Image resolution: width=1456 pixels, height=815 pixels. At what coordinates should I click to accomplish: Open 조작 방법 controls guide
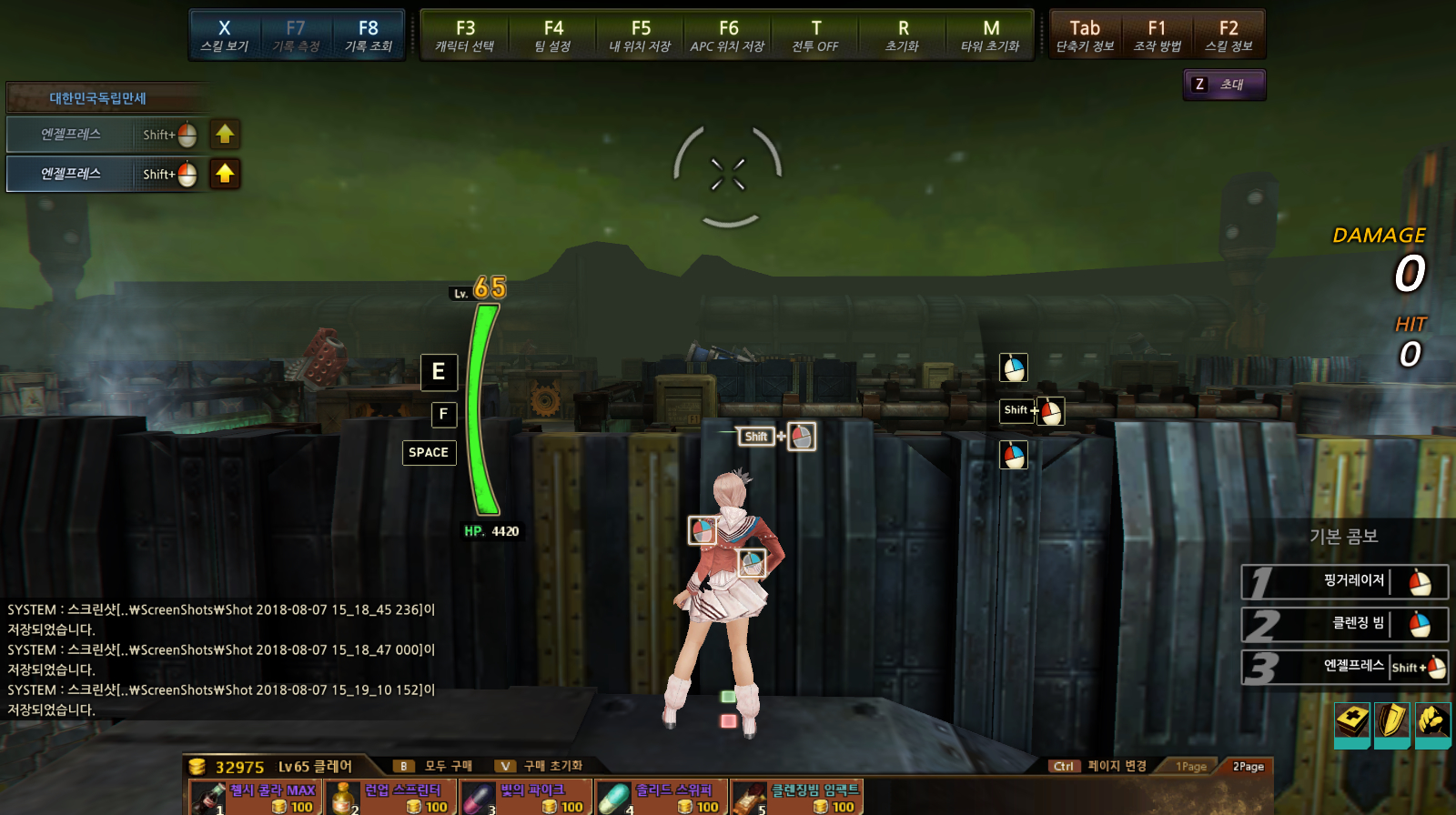pos(1157,35)
